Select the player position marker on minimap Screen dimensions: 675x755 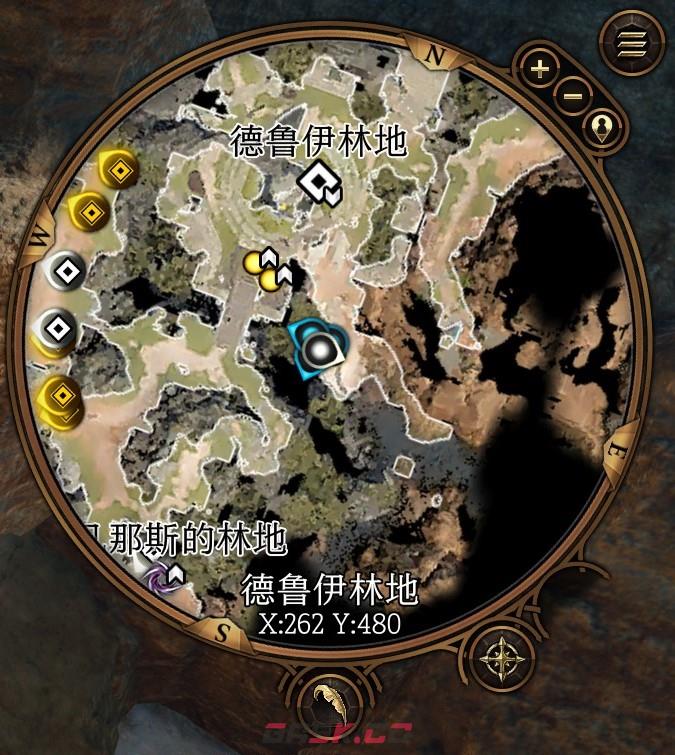[320, 349]
